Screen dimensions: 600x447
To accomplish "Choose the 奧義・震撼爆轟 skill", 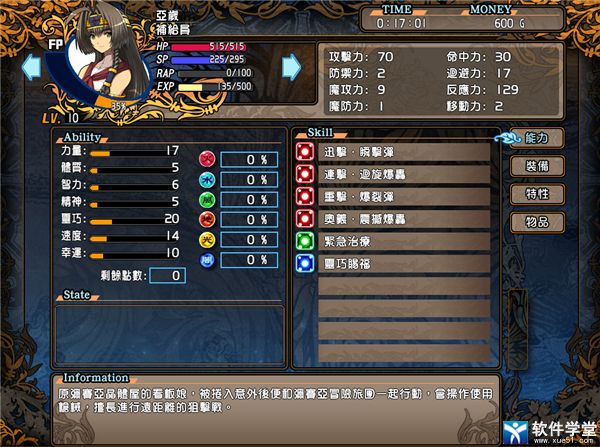I will click(x=395, y=218).
